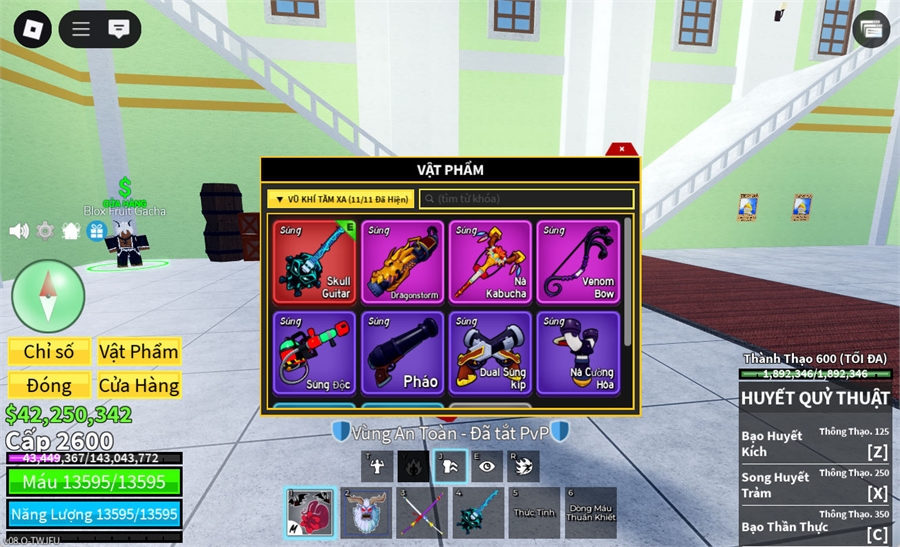900x547 pixels.
Task: Open the Chỉ số stats menu
Action: click(49, 352)
